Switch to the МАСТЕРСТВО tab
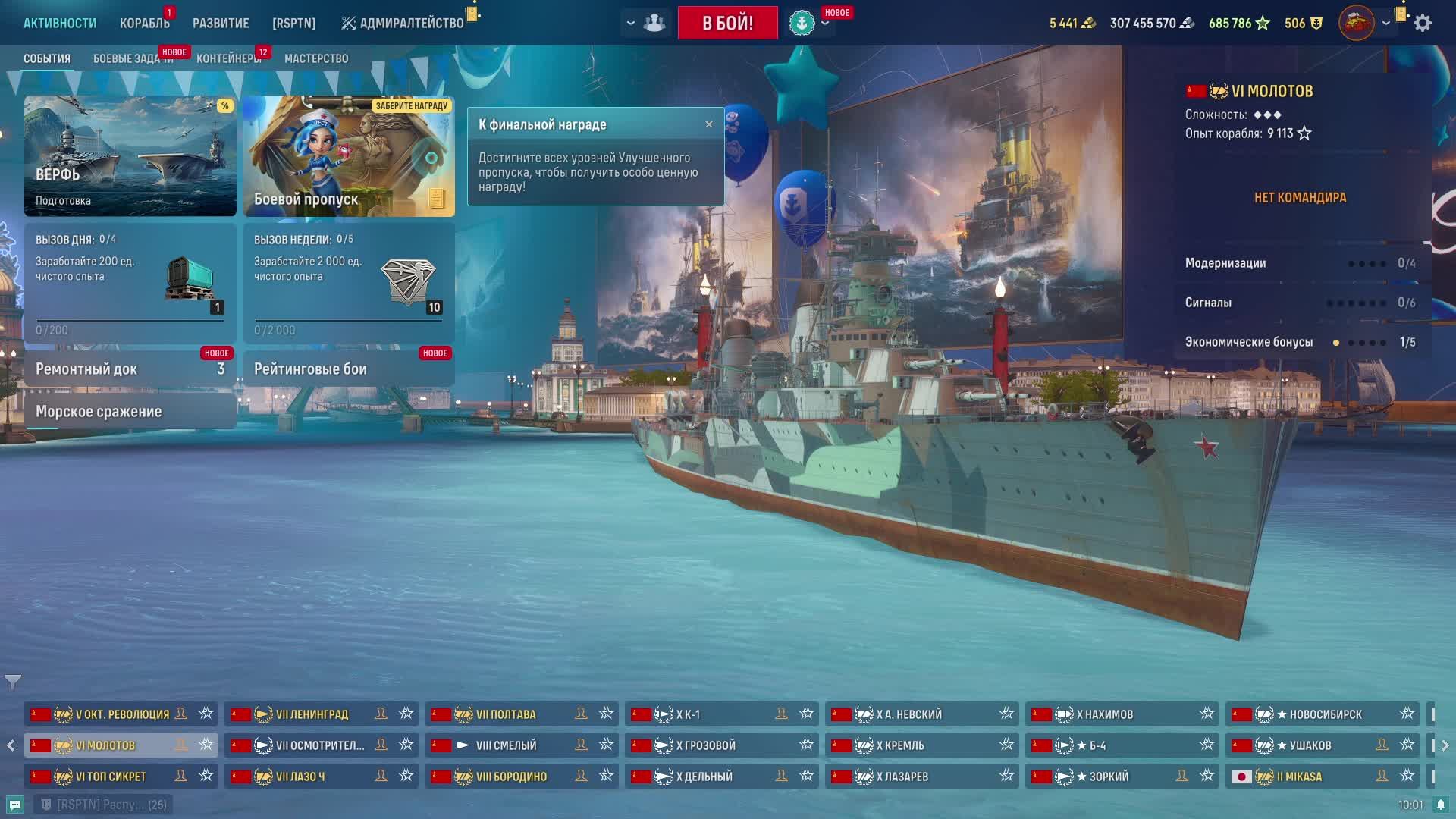 (x=316, y=58)
